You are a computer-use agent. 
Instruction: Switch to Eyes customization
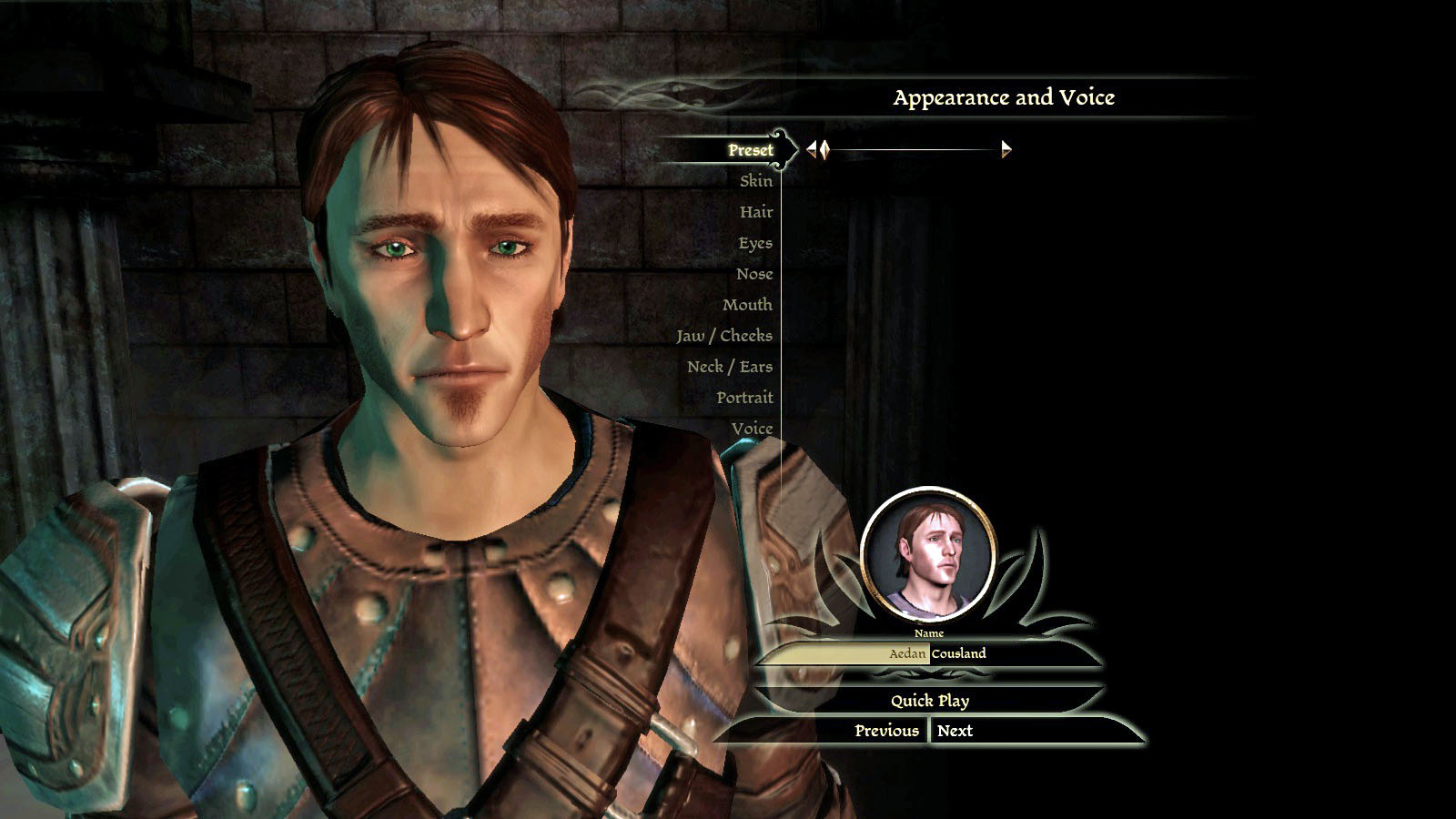(x=754, y=243)
